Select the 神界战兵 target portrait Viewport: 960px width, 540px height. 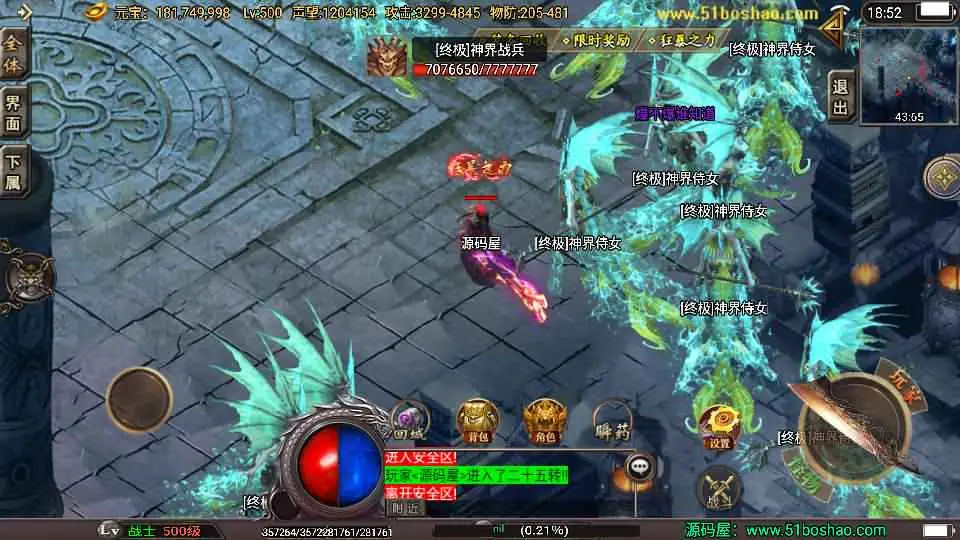tap(386, 59)
